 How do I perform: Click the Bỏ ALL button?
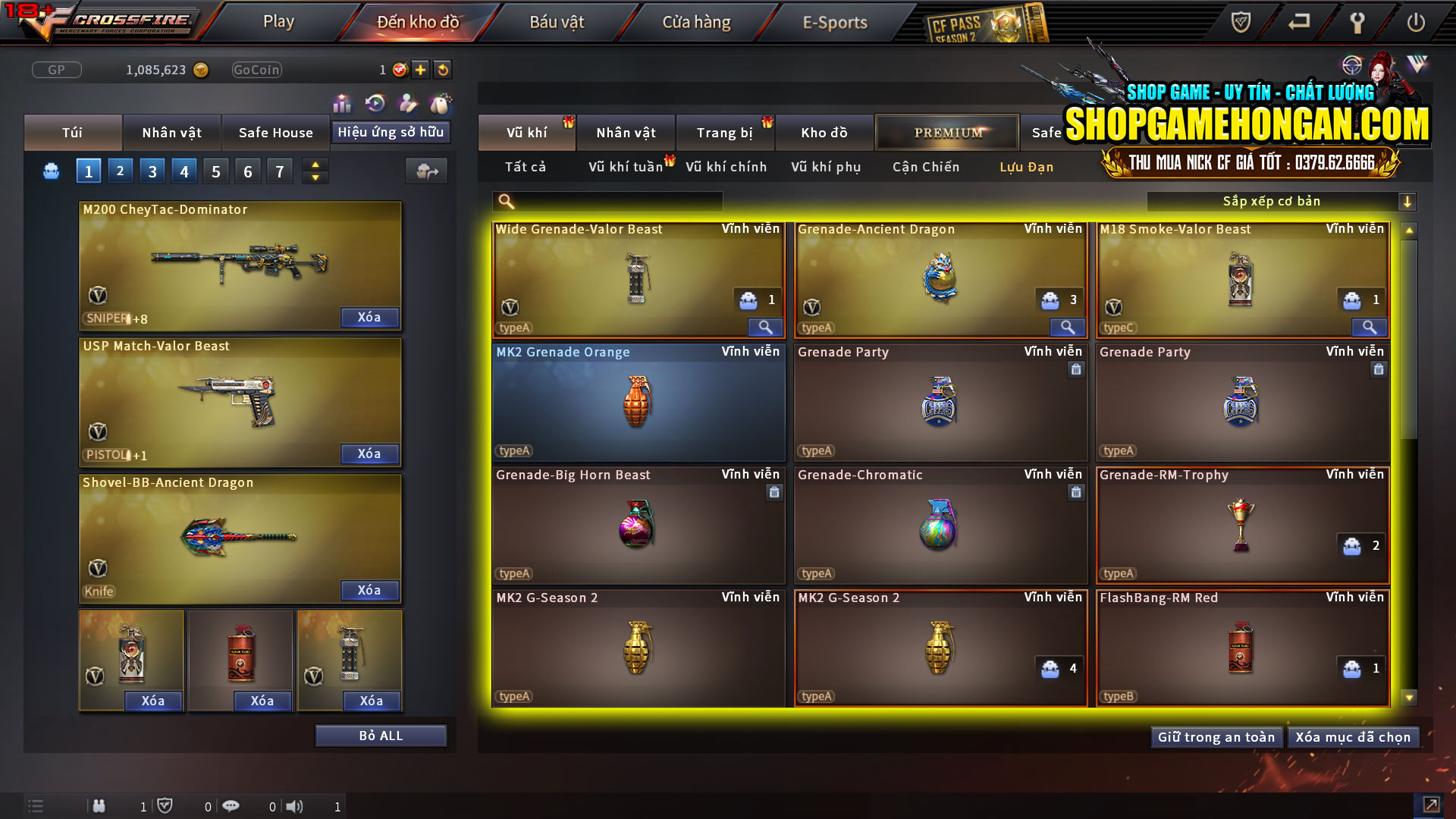(x=381, y=735)
